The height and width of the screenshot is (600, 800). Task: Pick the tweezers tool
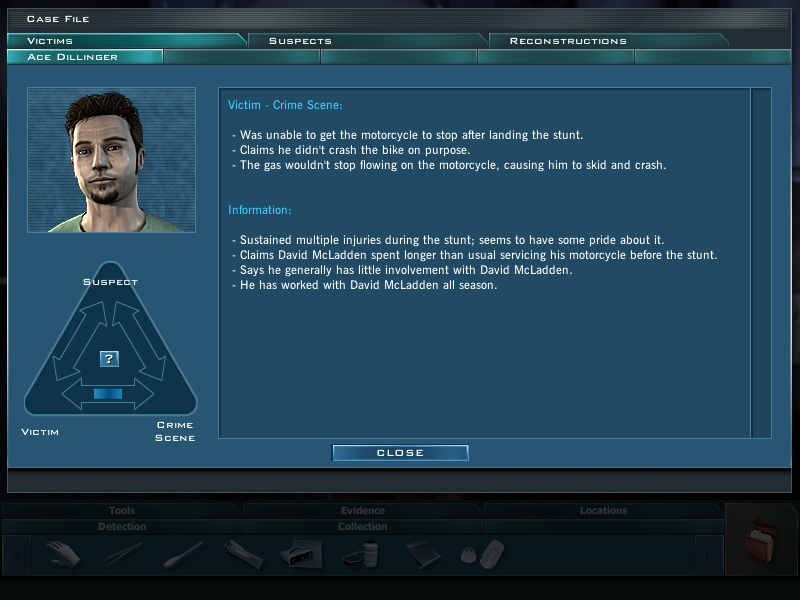(x=122, y=553)
